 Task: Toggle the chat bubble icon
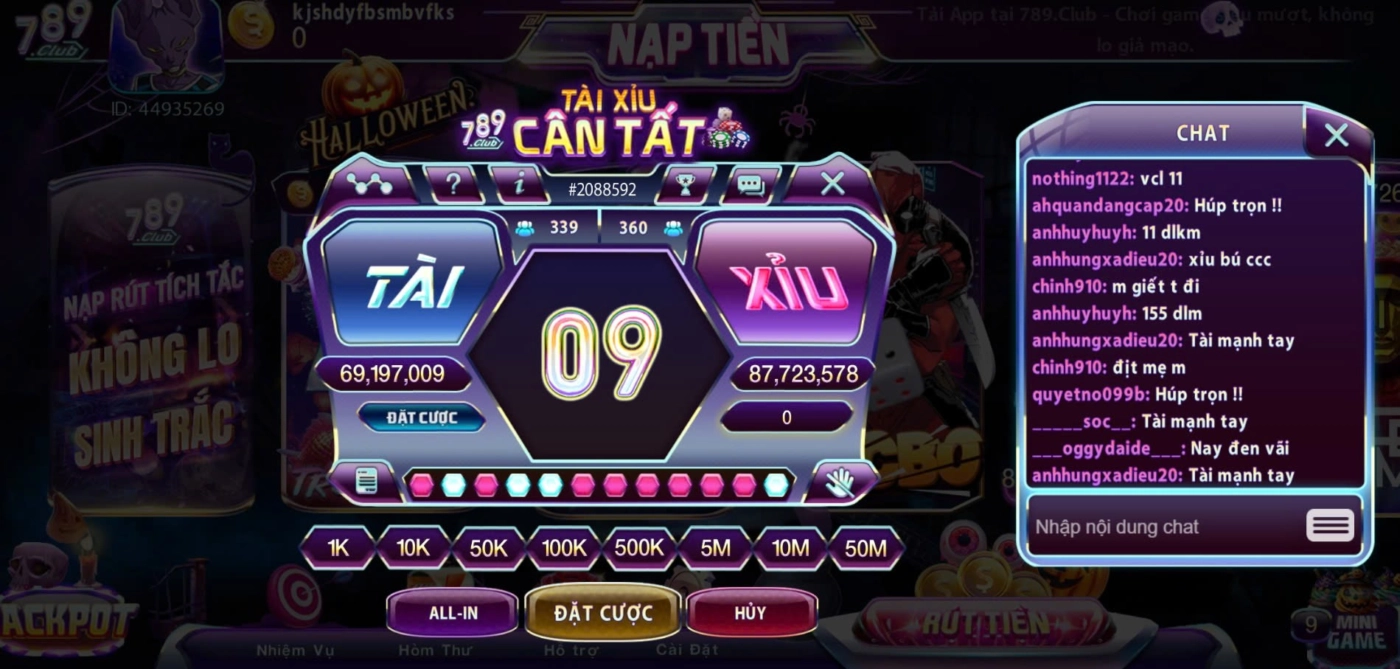(750, 184)
